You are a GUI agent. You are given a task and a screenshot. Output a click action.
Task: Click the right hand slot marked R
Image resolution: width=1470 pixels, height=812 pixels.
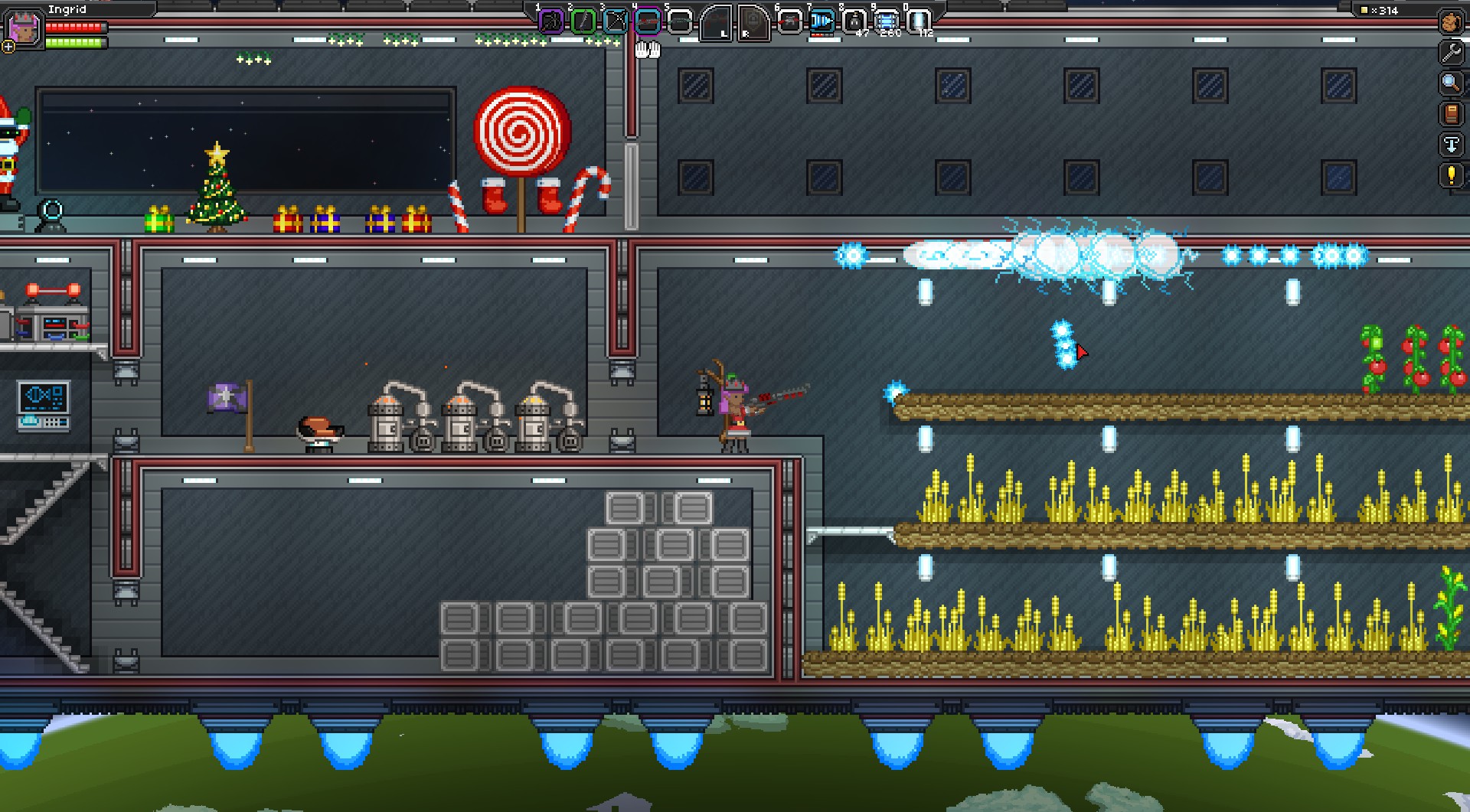(x=753, y=22)
